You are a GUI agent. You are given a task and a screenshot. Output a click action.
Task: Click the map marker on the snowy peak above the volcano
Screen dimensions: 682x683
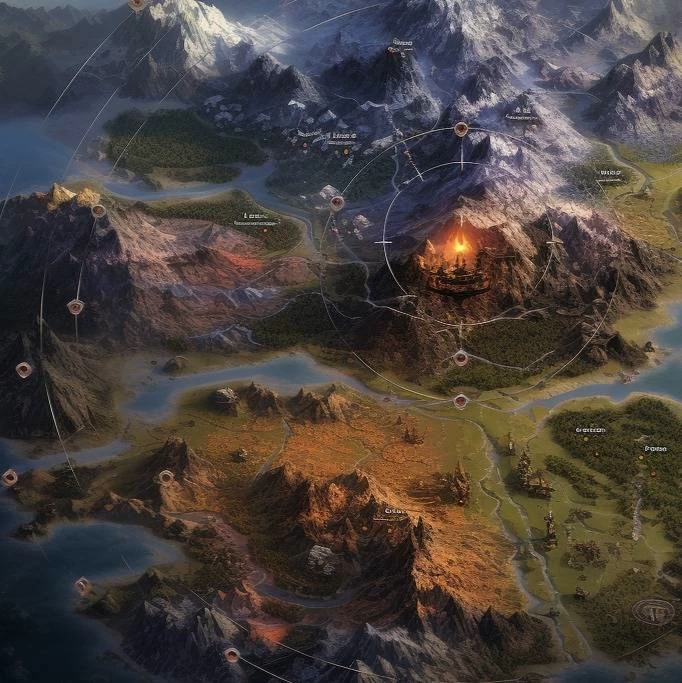[x=461, y=129]
